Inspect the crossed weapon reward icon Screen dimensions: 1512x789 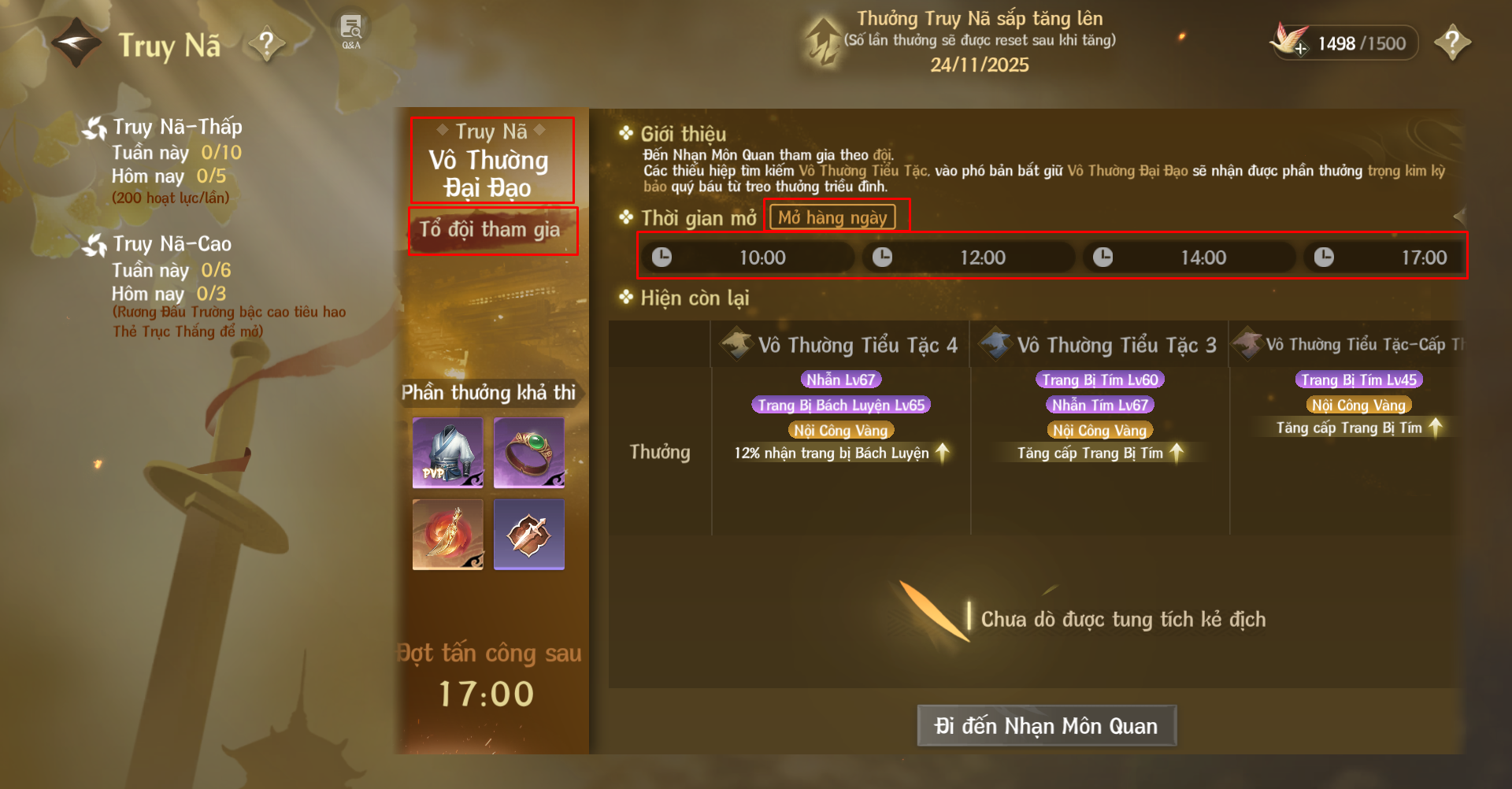(x=529, y=534)
